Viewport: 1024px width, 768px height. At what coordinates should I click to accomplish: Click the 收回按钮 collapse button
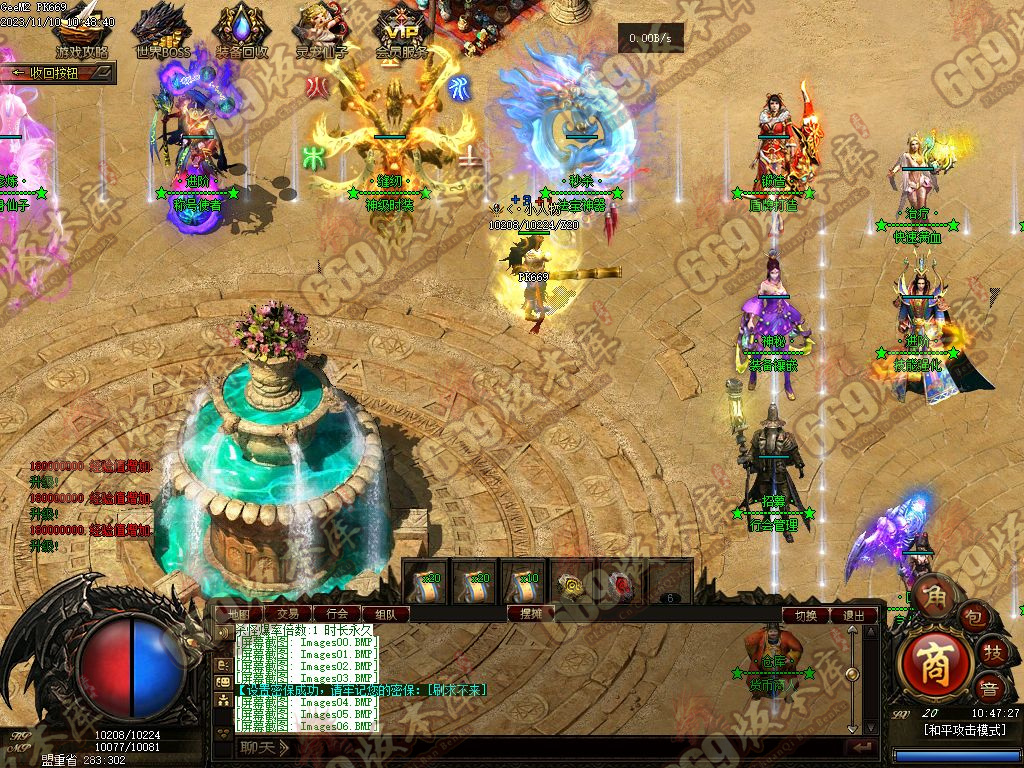click(58, 73)
